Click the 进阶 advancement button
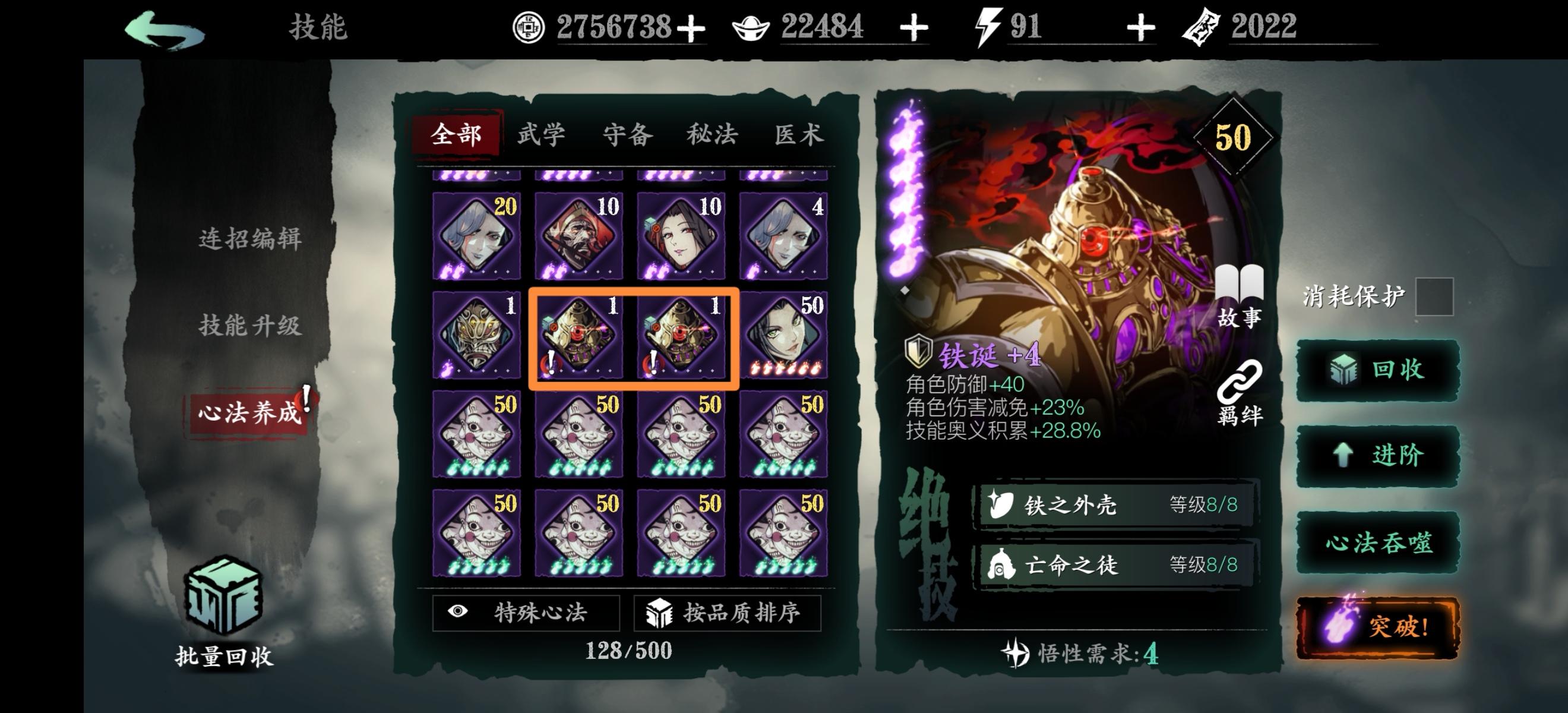This screenshot has width=1568, height=713. coord(1380,453)
